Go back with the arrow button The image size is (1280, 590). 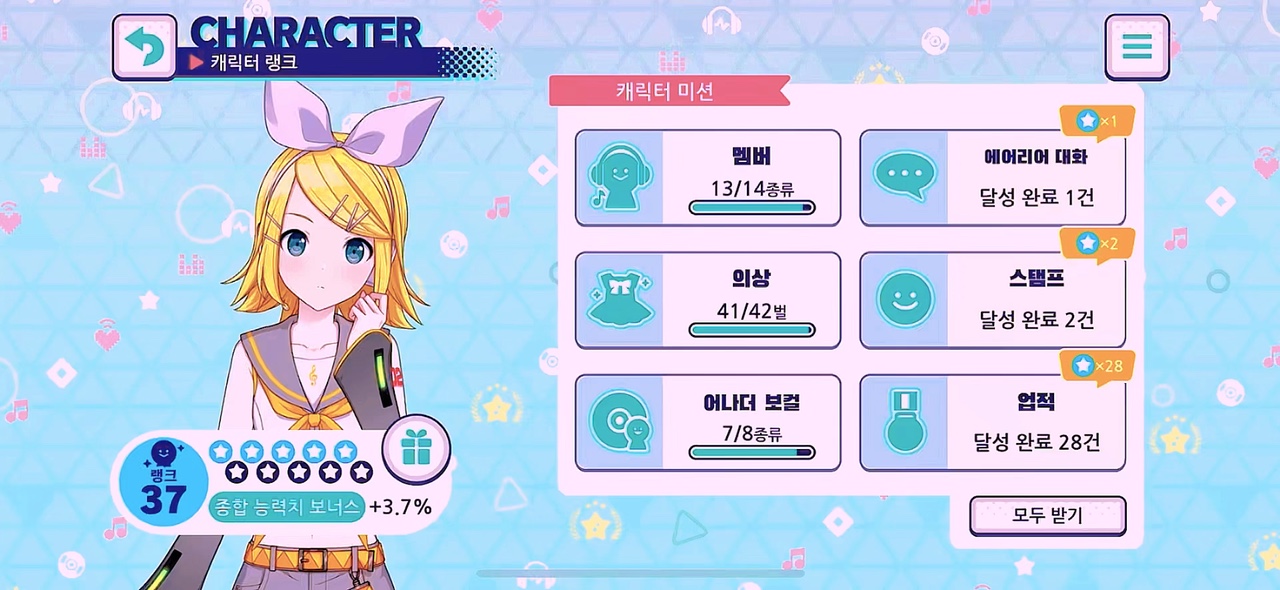(144, 46)
